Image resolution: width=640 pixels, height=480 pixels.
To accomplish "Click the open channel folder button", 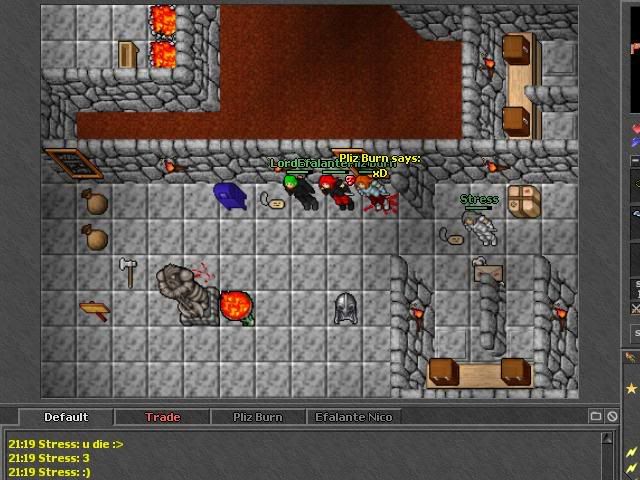I will (x=596, y=416).
